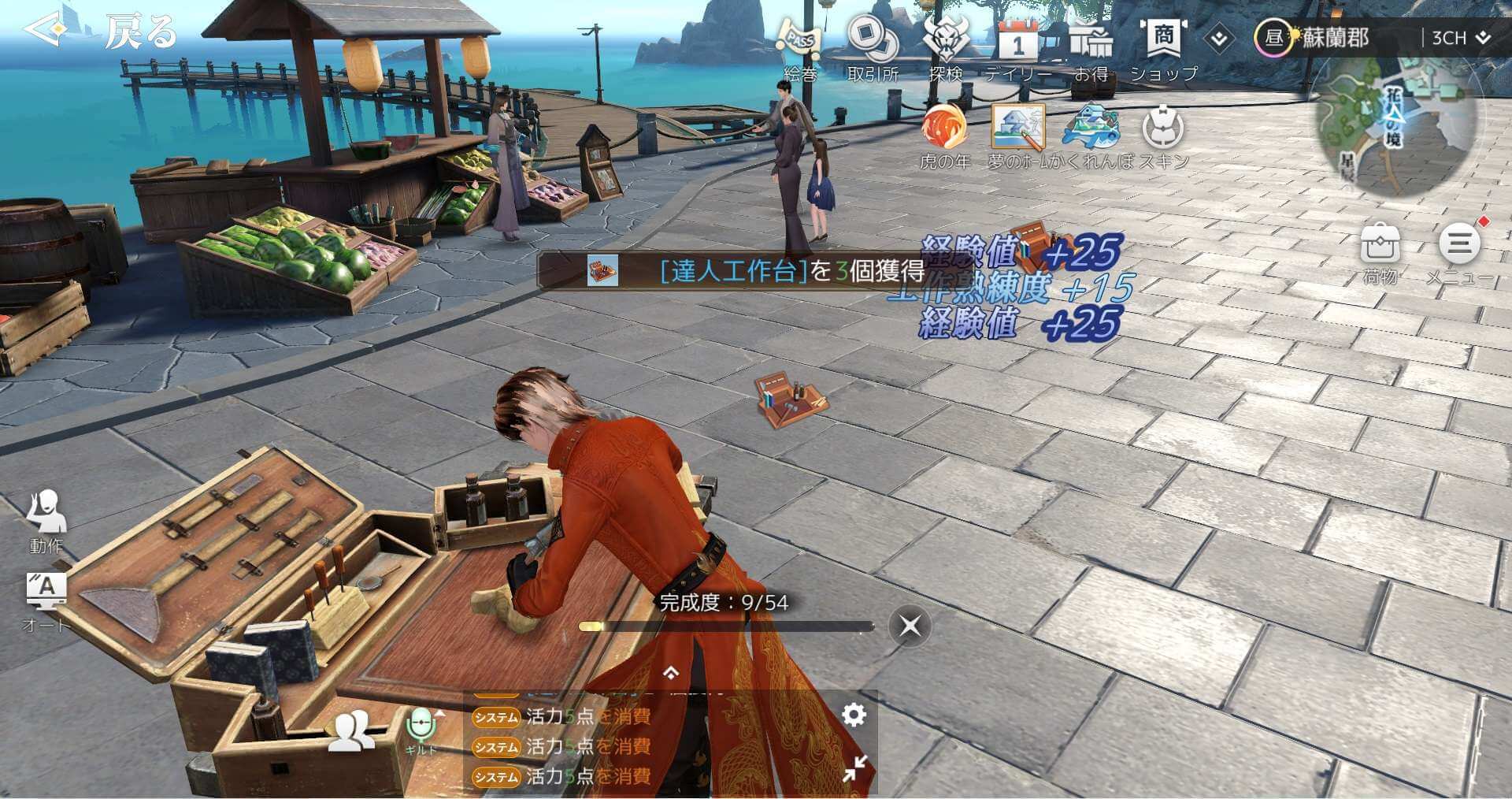This screenshot has width=1512, height=799.
Task: Open the お得 deals menu
Action: click(x=1091, y=46)
